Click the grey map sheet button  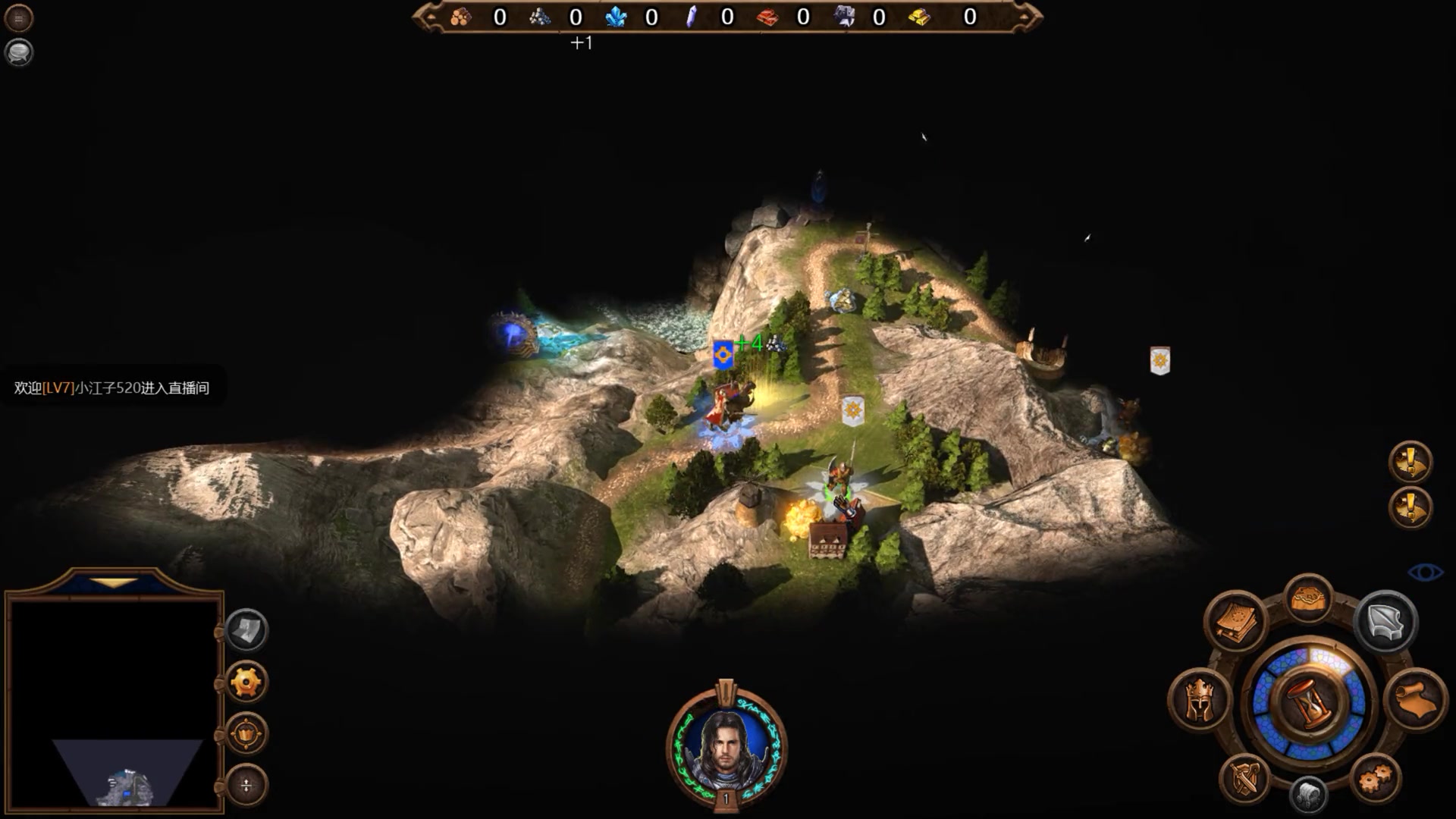(x=246, y=630)
